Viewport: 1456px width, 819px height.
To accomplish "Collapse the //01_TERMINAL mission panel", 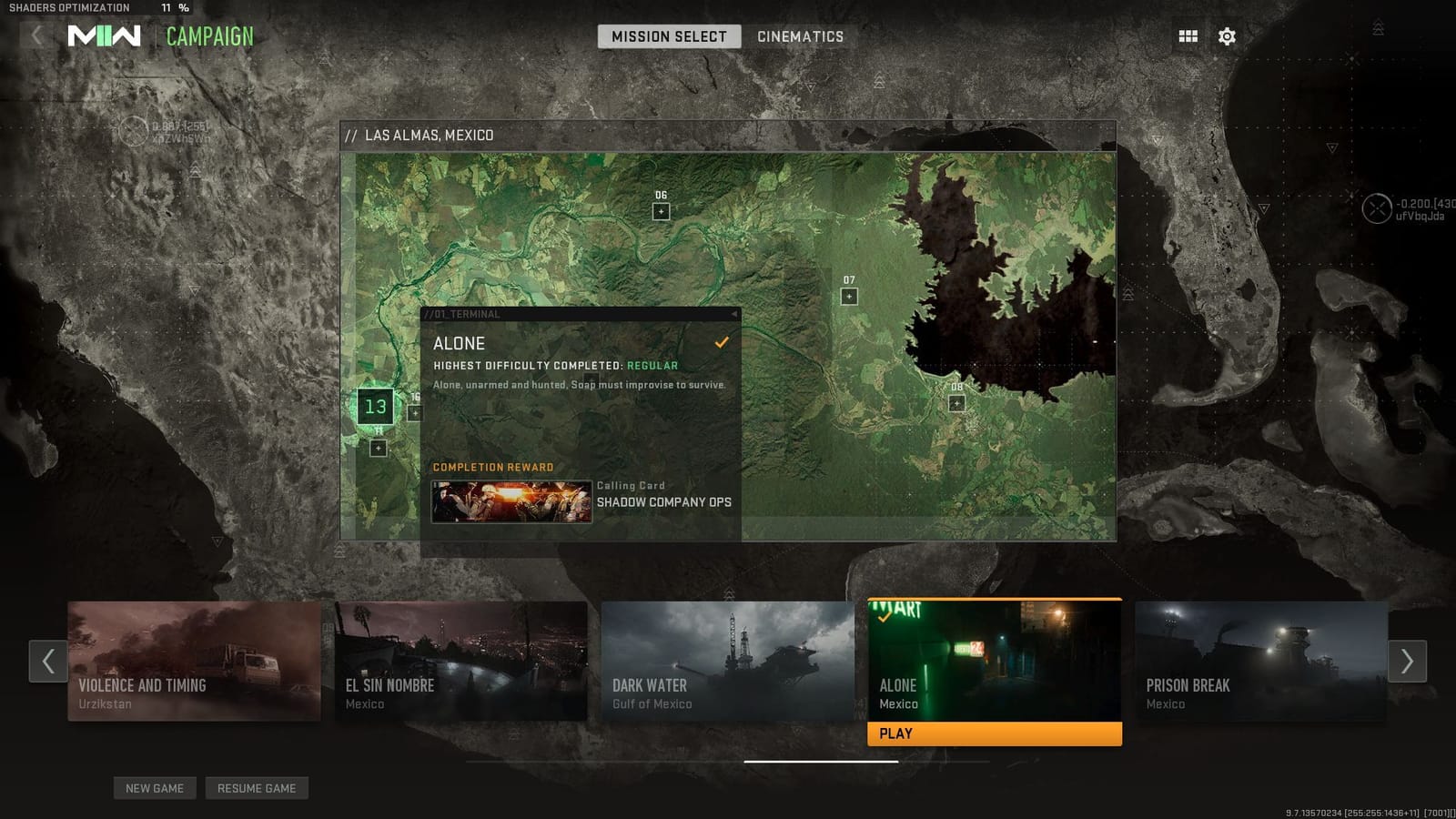I will tap(733, 313).
